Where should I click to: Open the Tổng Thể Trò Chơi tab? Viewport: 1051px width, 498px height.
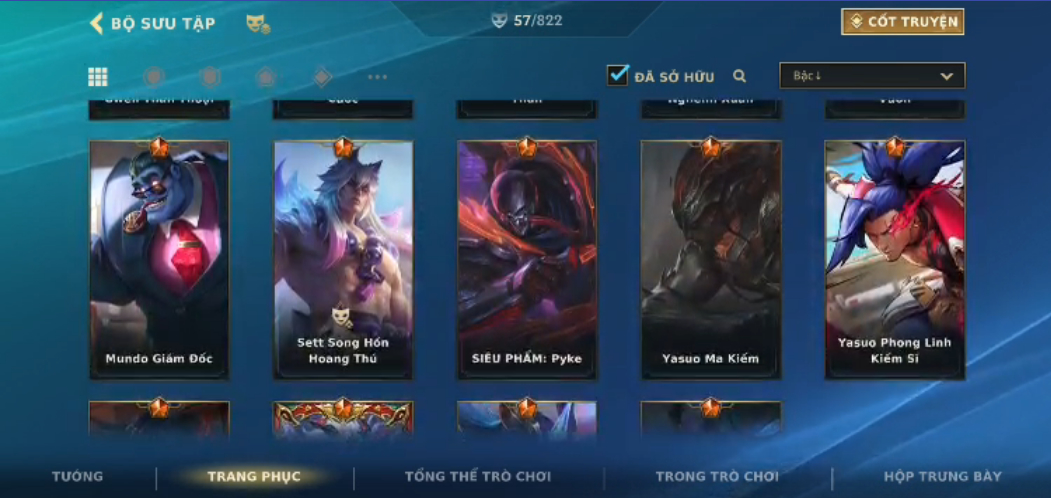[478, 477]
